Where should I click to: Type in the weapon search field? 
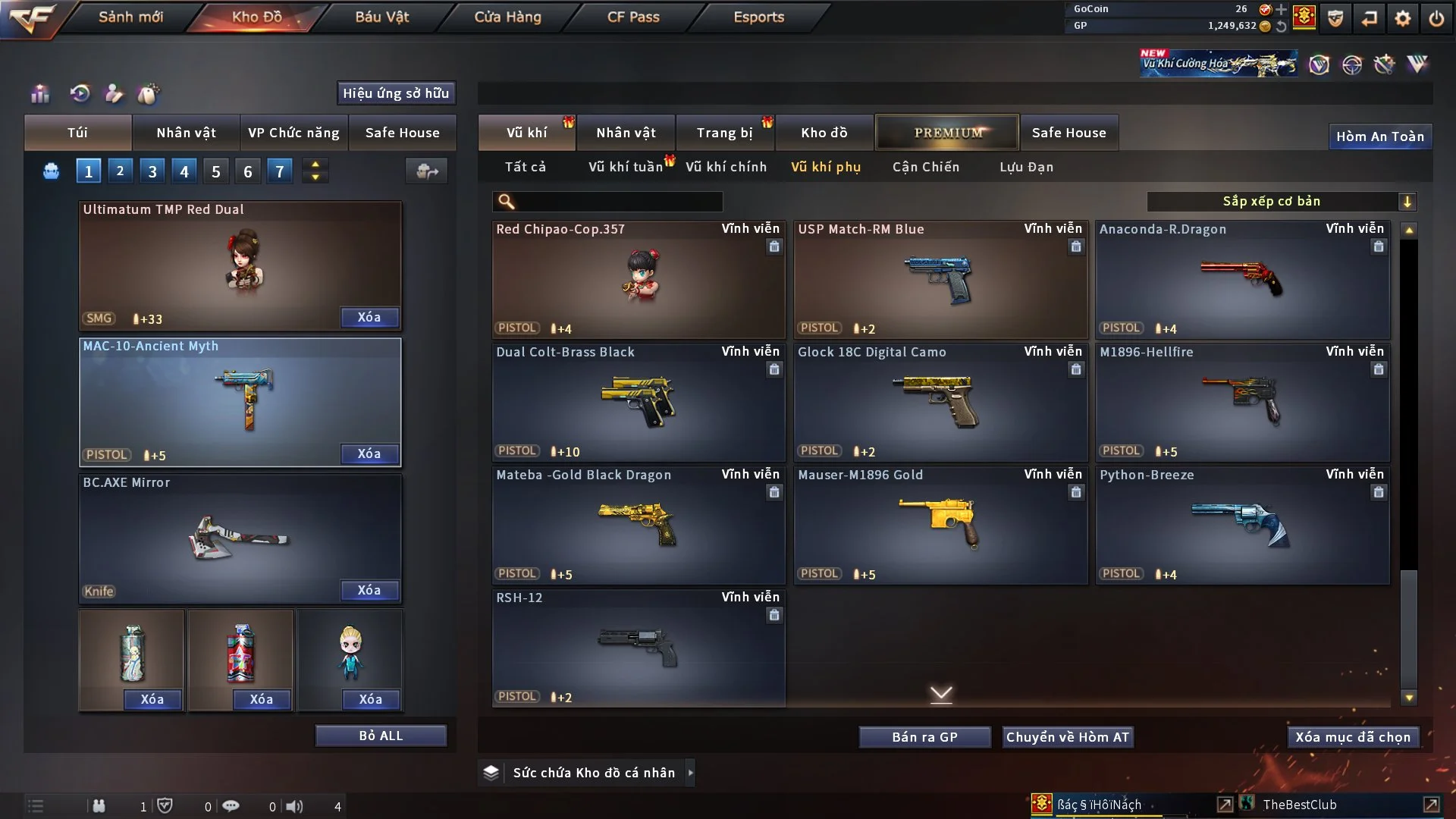(614, 202)
